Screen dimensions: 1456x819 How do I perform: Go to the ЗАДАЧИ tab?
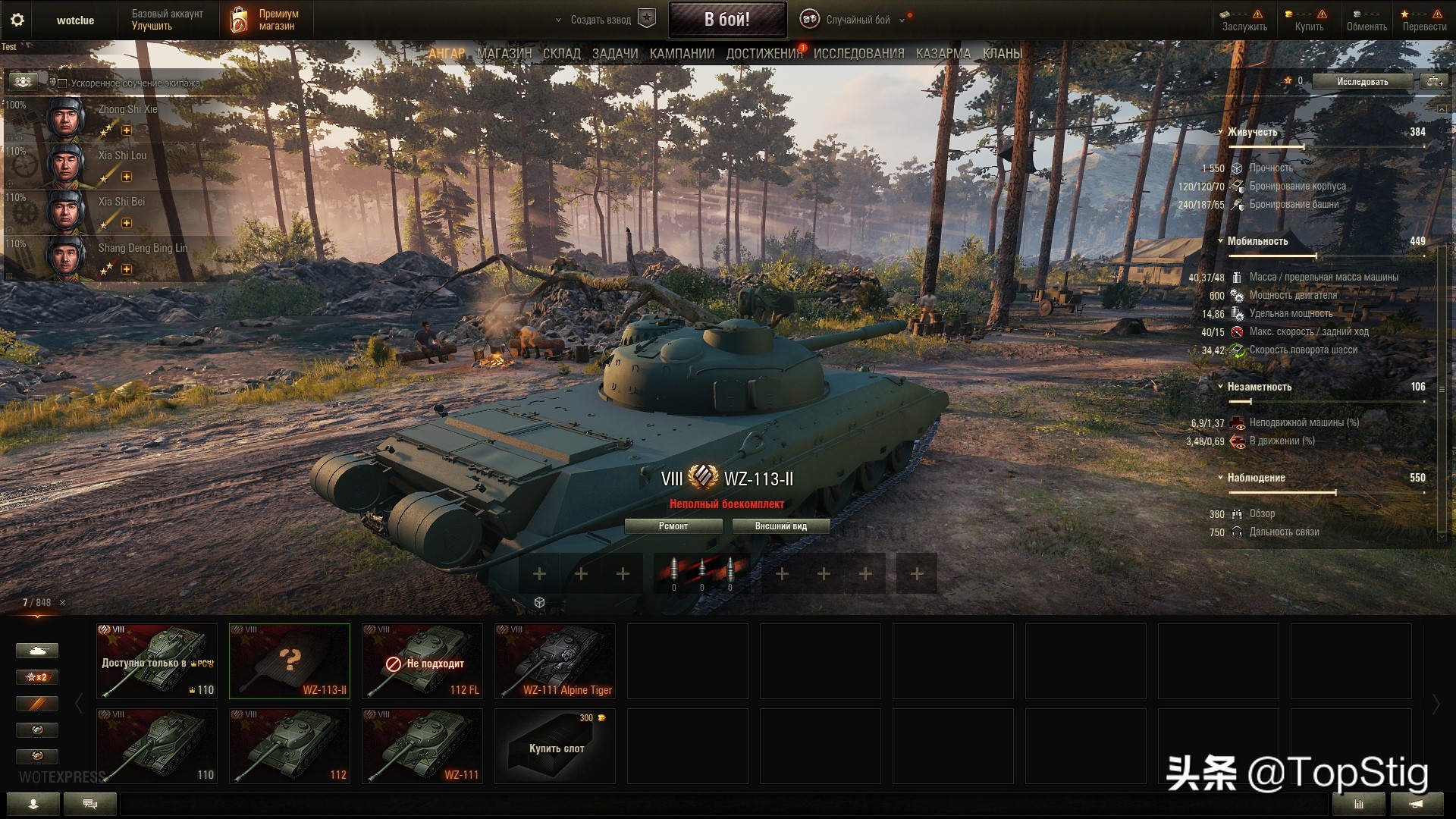[614, 54]
